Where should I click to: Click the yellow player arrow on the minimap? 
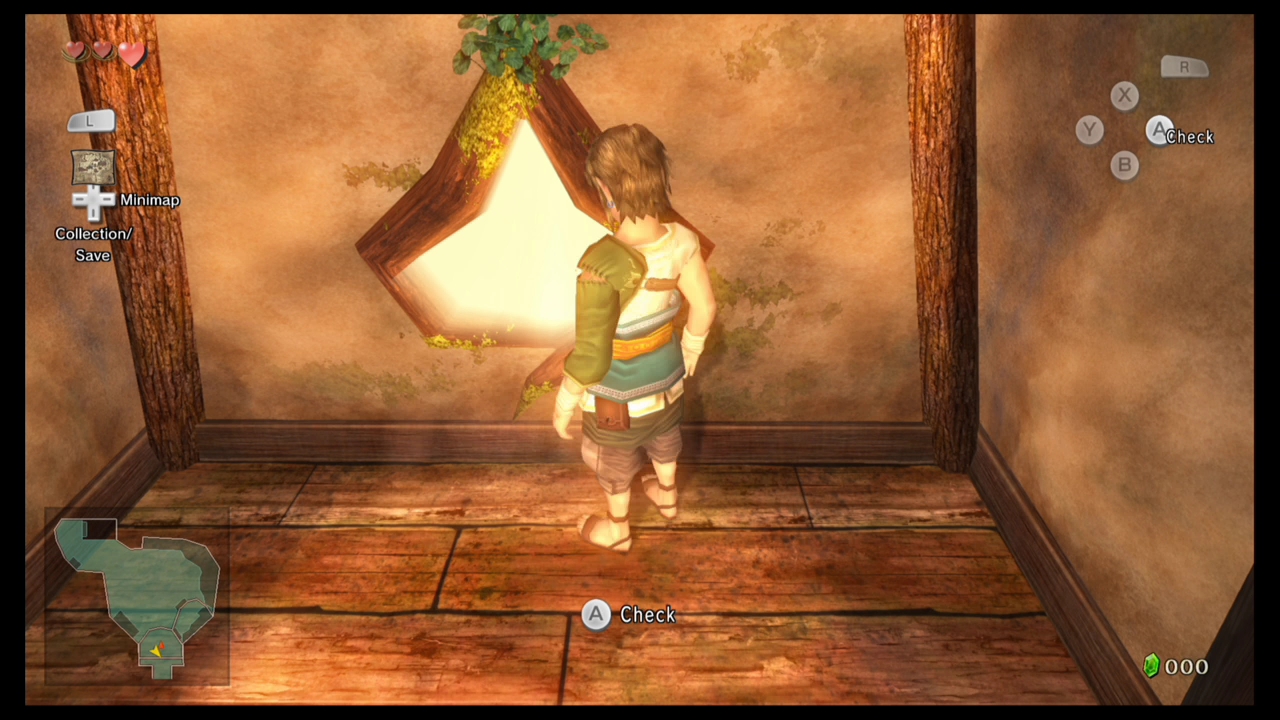[x=157, y=649]
